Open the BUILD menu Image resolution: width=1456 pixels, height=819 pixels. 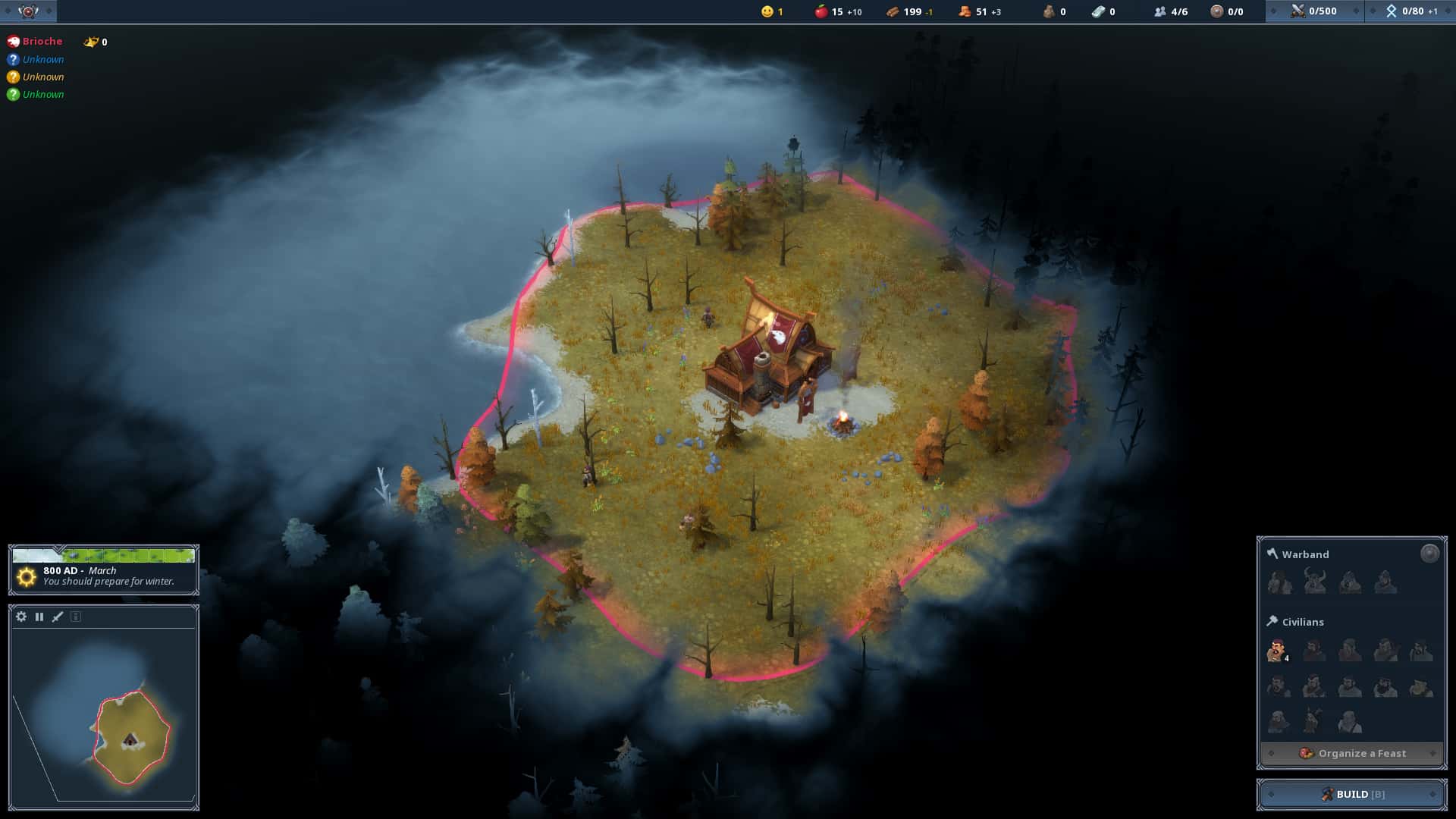(x=1351, y=794)
